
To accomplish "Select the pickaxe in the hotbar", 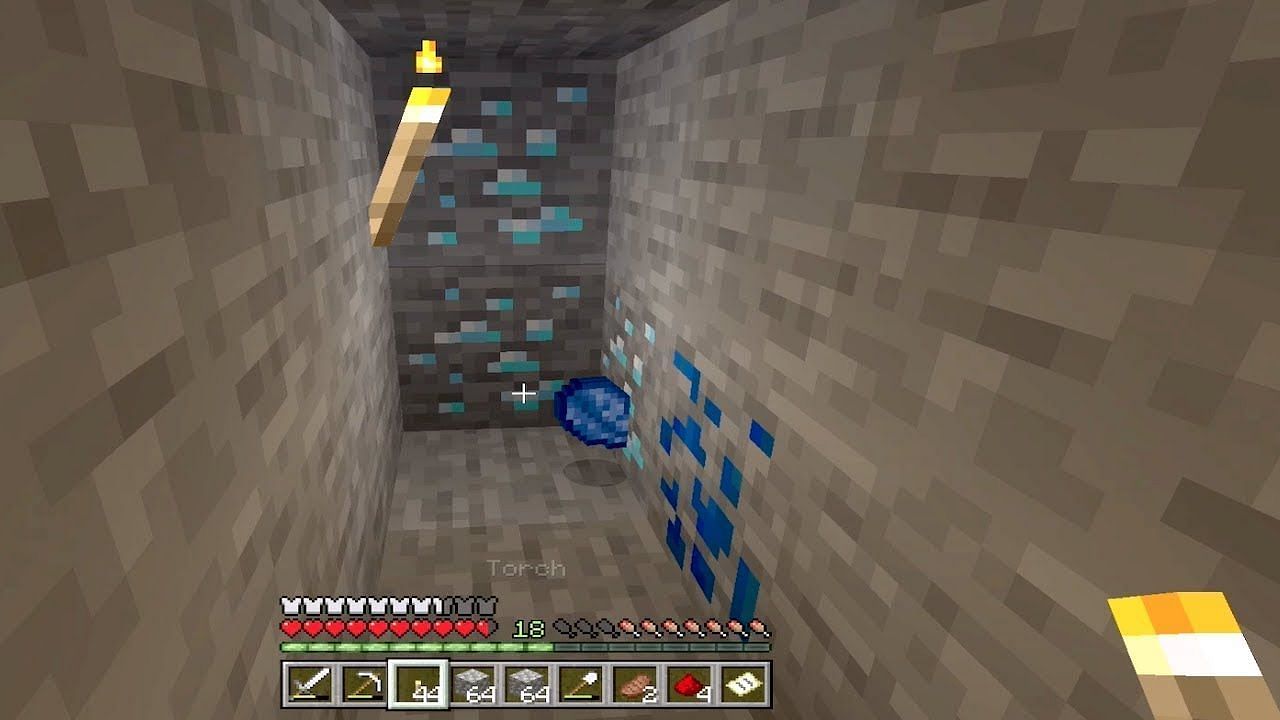I will click(x=364, y=686).
